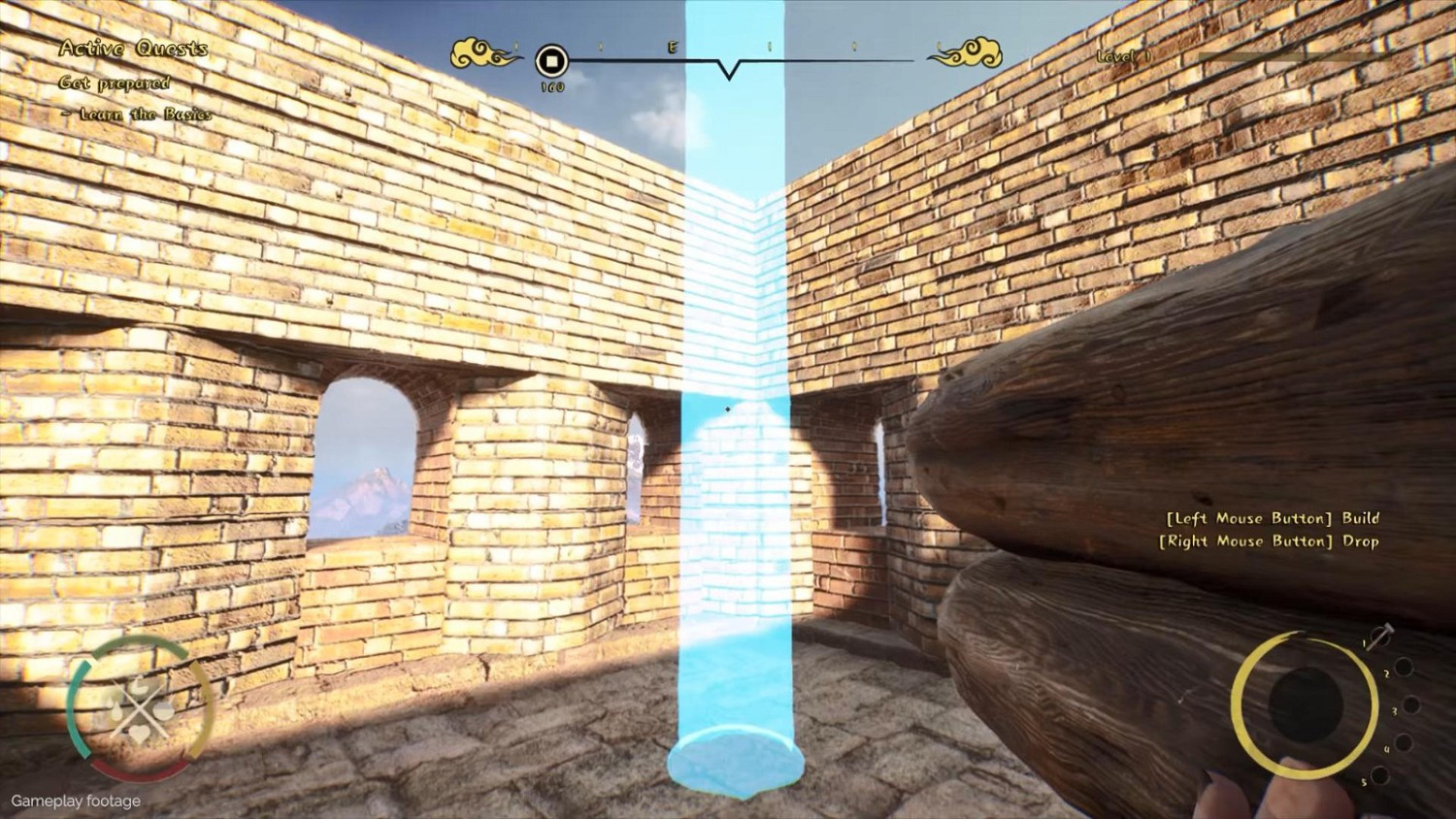Select the hammer icon in hotbar slot 1
This screenshot has height=819, width=1456.
[x=1381, y=635]
